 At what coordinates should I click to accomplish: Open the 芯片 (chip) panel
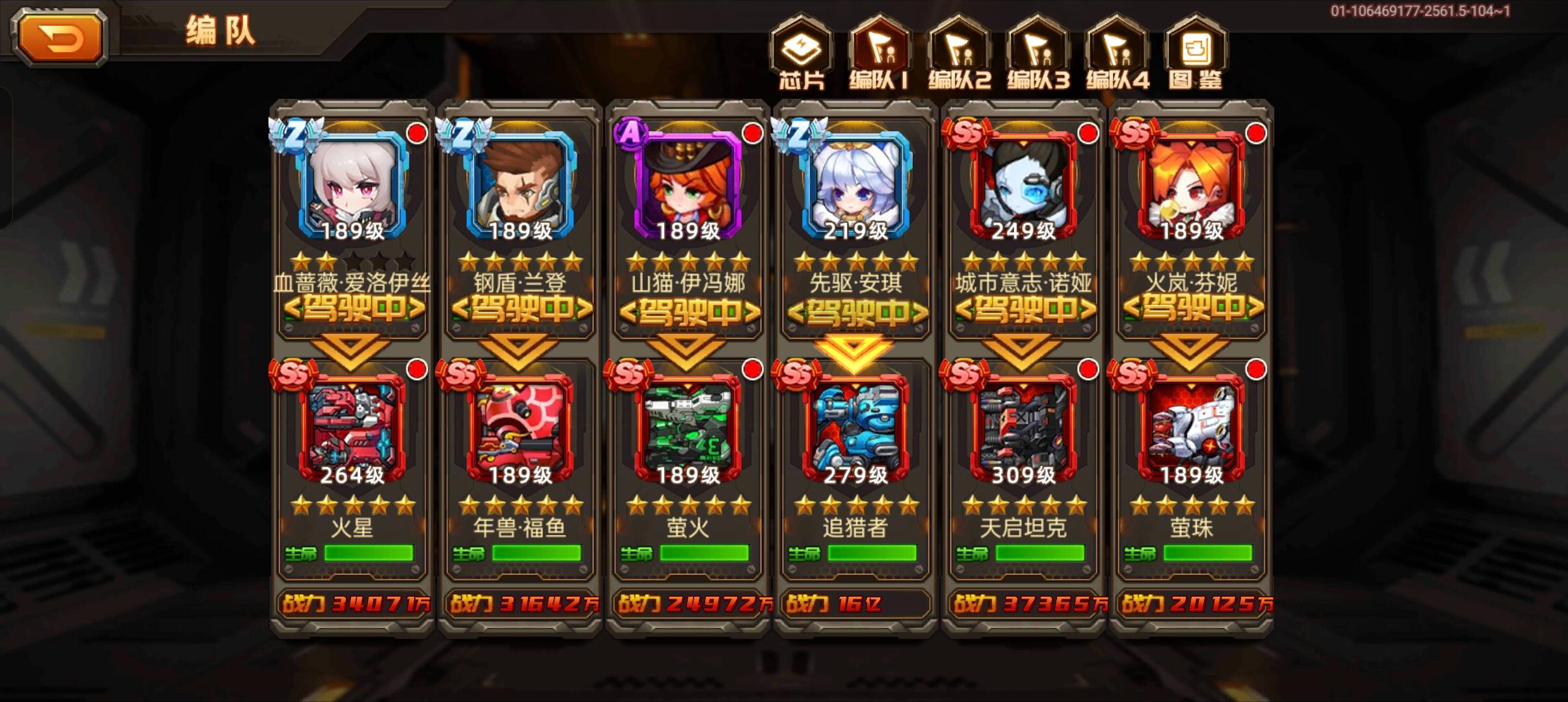tap(801, 55)
